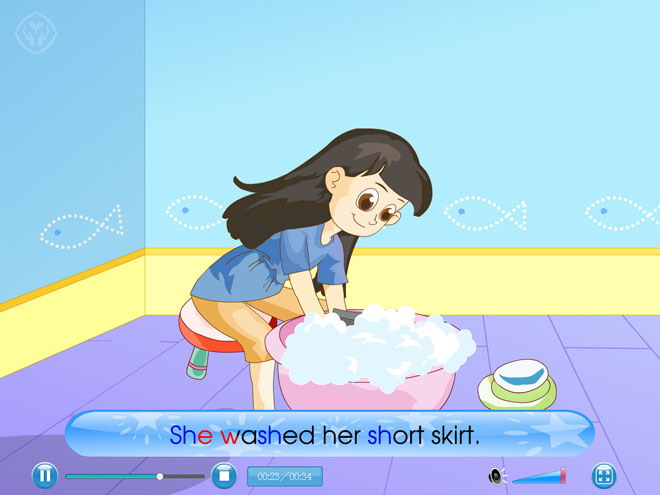The height and width of the screenshot is (495, 660).
Task: Stop the video with the square button
Action: pos(223,475)
